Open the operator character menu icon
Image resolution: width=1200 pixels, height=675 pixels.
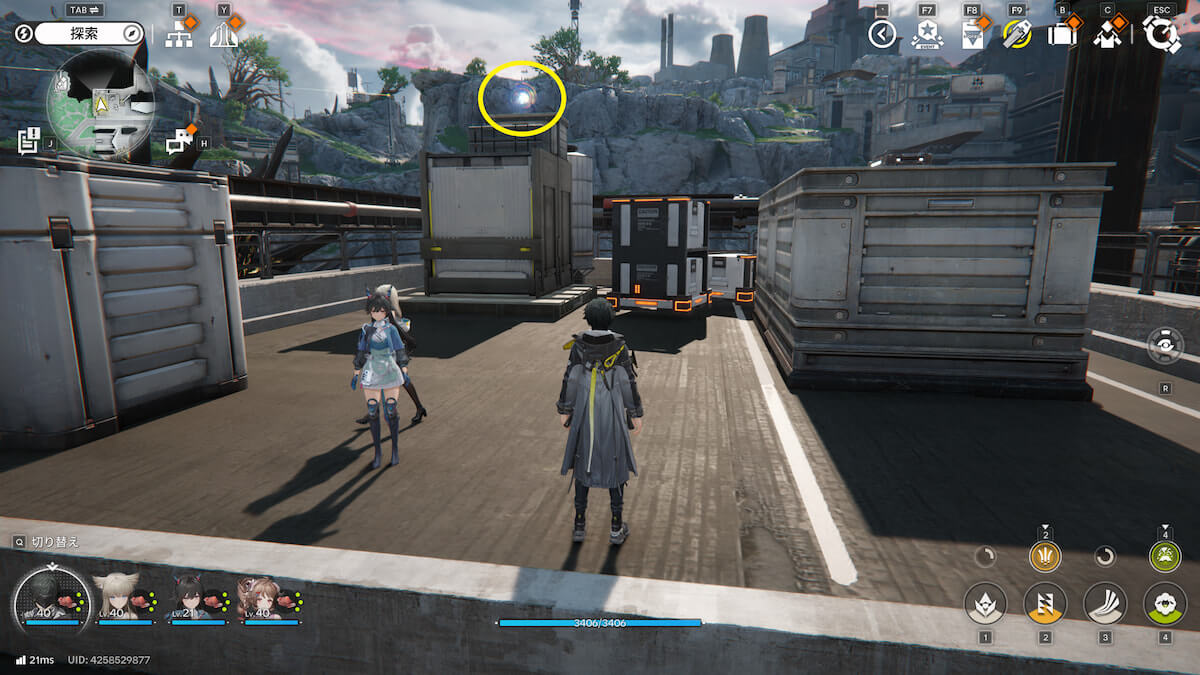point(1107,34)
